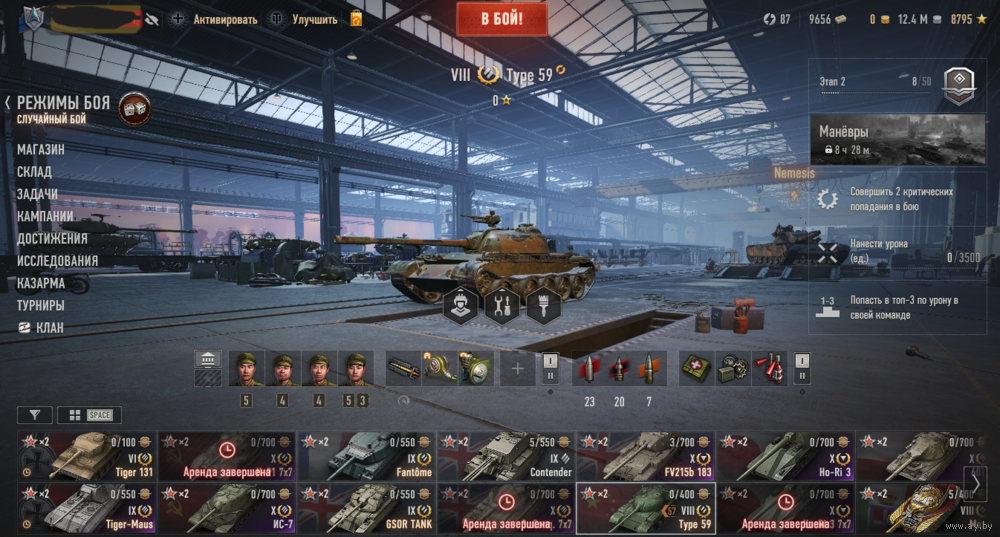Screen dimensions: 1000x537
Task: Show next tanks with carousel right arrow
Action: click(x=974, y=482)
